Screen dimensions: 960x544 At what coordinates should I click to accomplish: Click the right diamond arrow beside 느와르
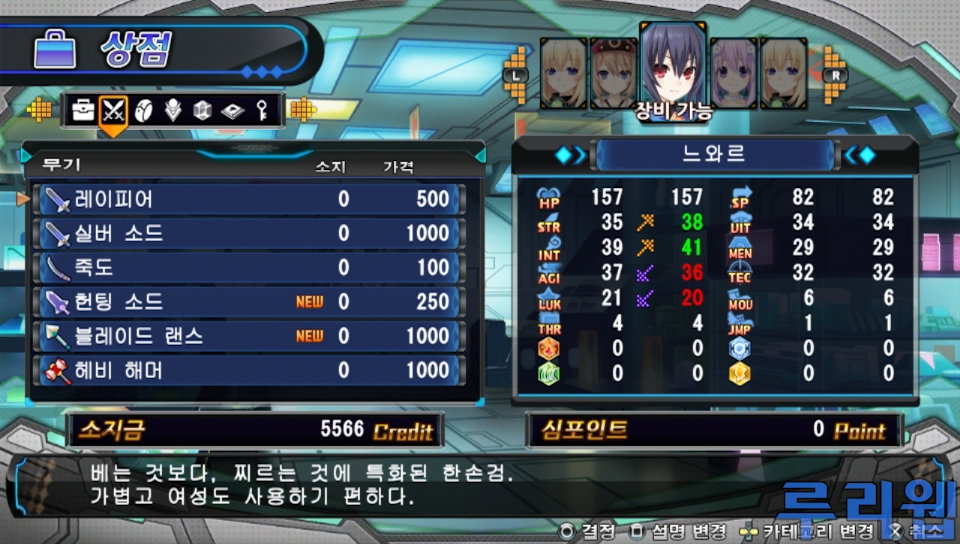859,155
